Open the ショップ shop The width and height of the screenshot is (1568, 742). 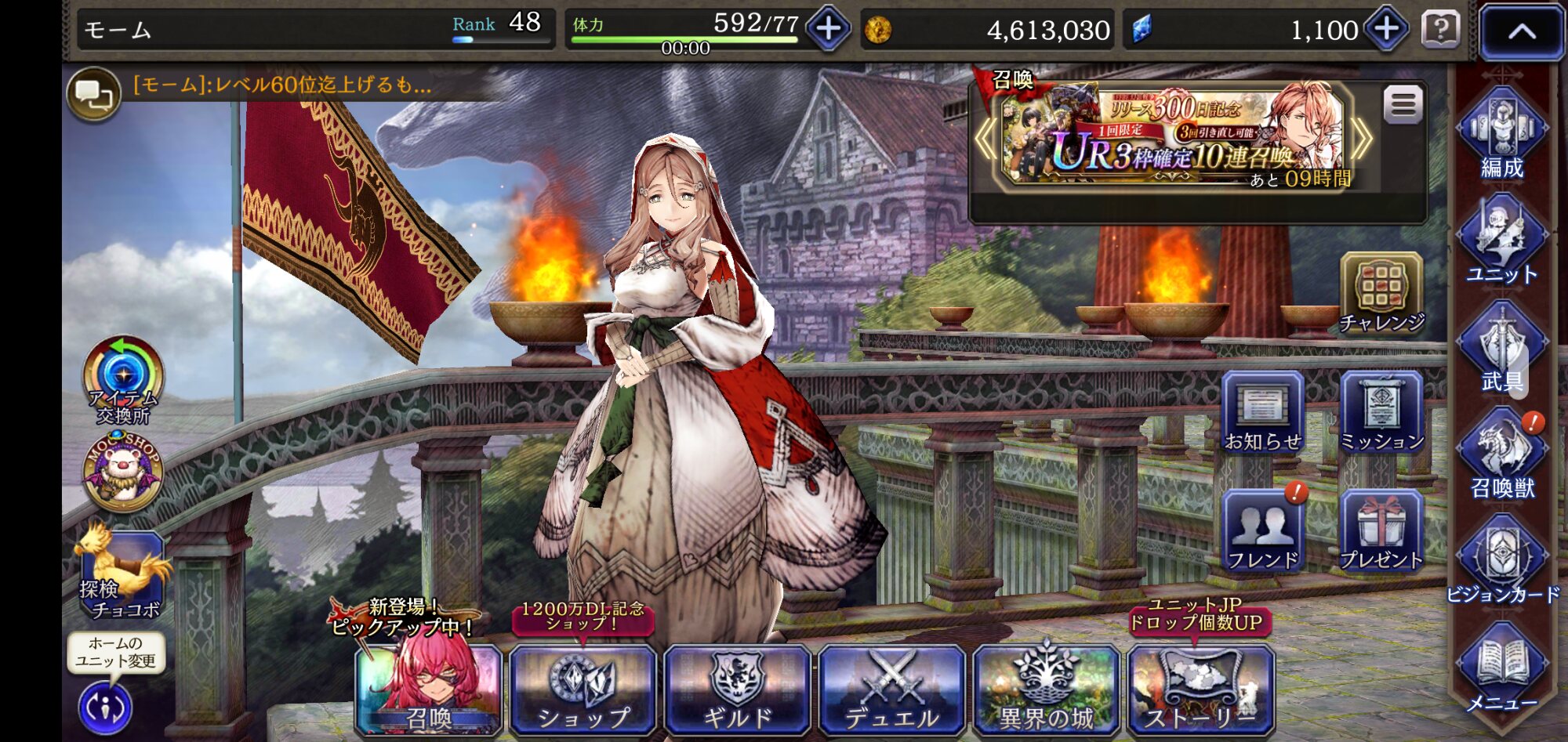tap(583, 690)
